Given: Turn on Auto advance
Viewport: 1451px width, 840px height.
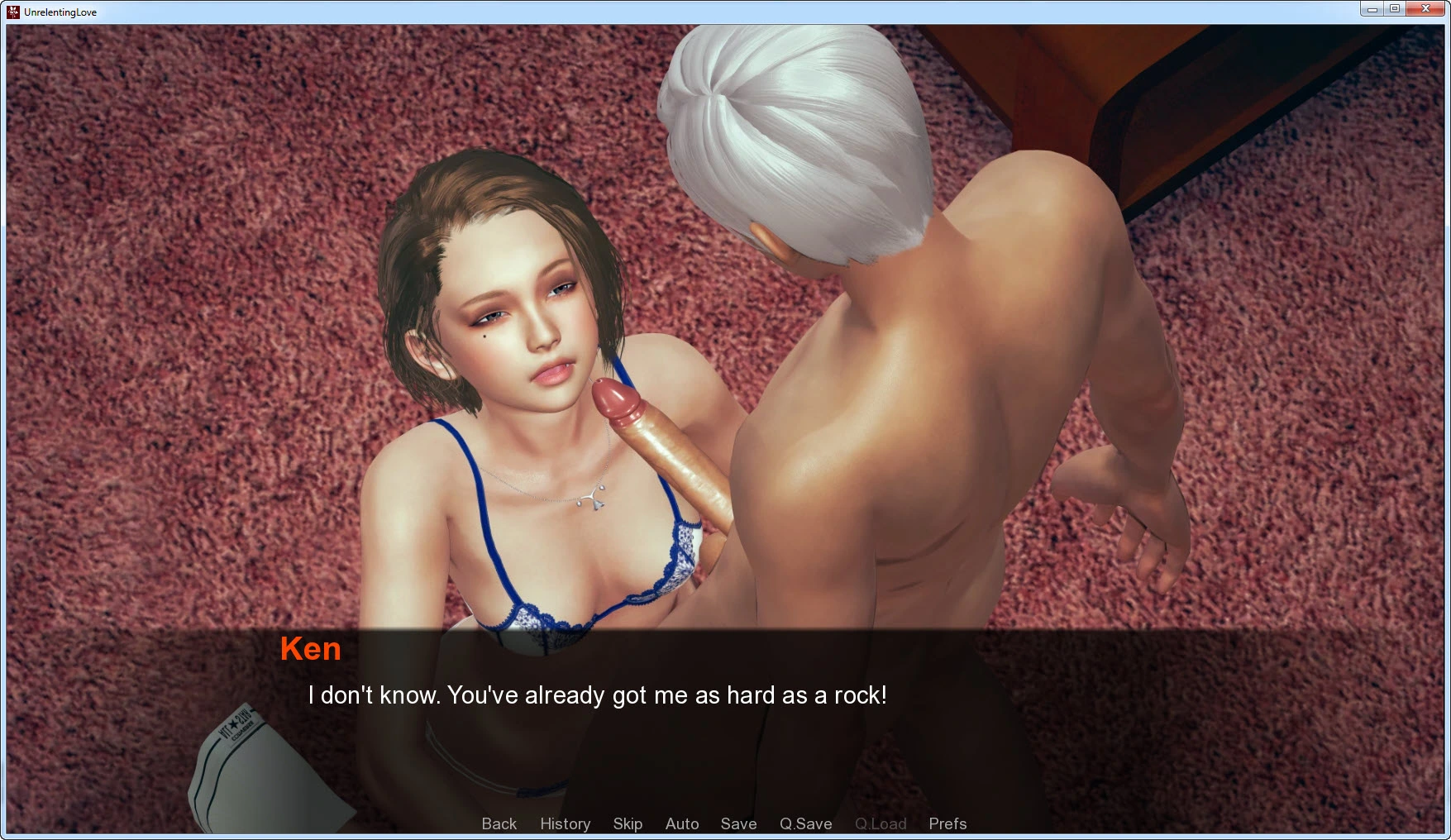Looking at the screenshot, I should click(682, 823).
